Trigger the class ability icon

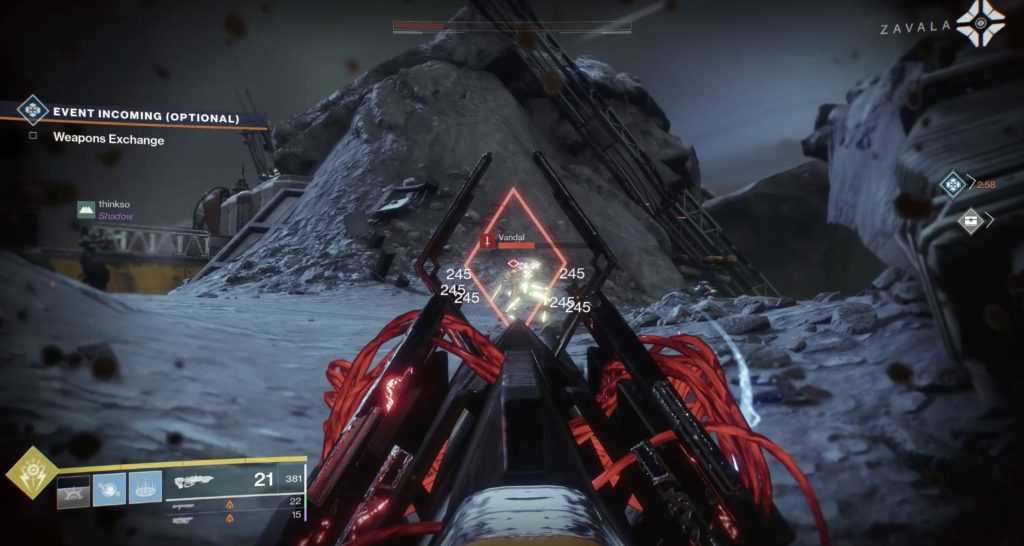(x=145, y=487)
